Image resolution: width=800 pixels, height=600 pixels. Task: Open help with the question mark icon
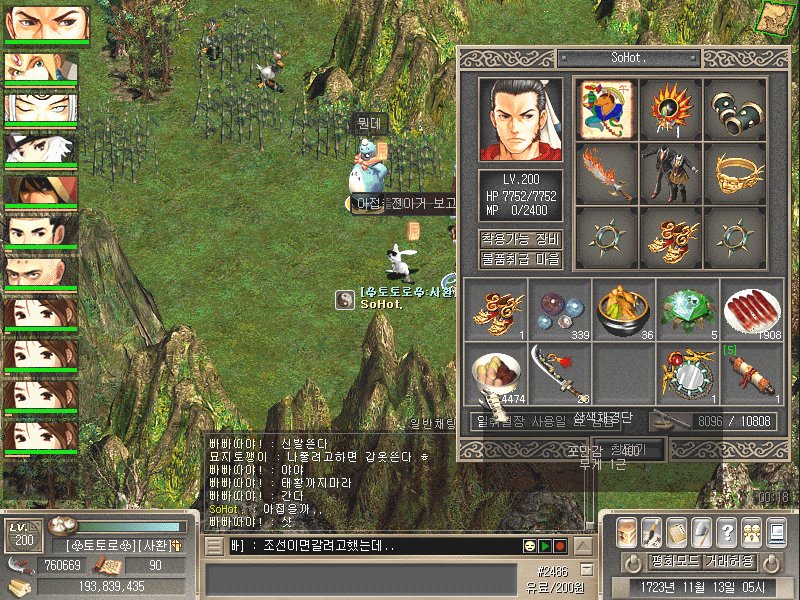click(727, 532)
